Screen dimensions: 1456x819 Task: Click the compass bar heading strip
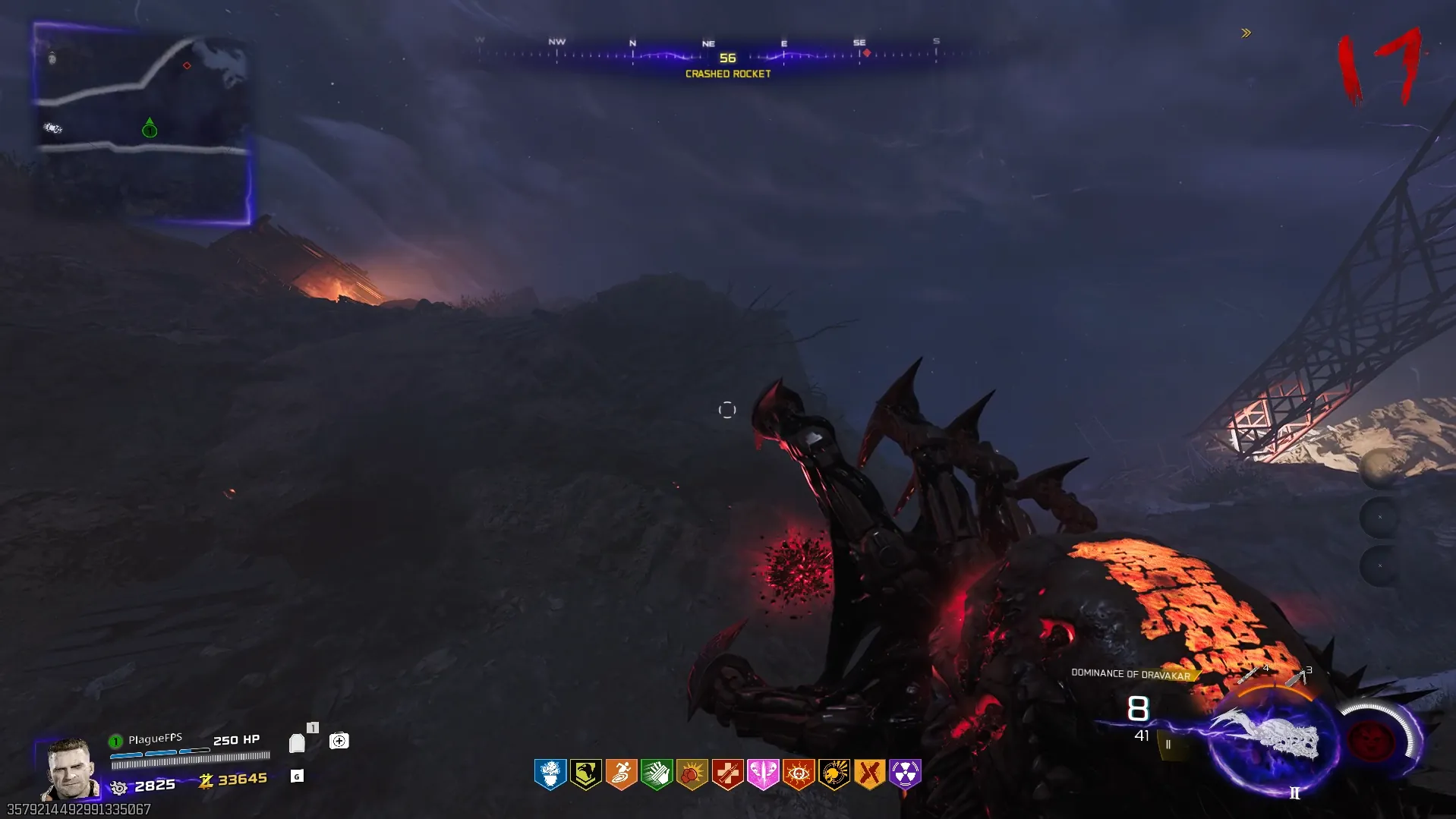tap(726, 53)
